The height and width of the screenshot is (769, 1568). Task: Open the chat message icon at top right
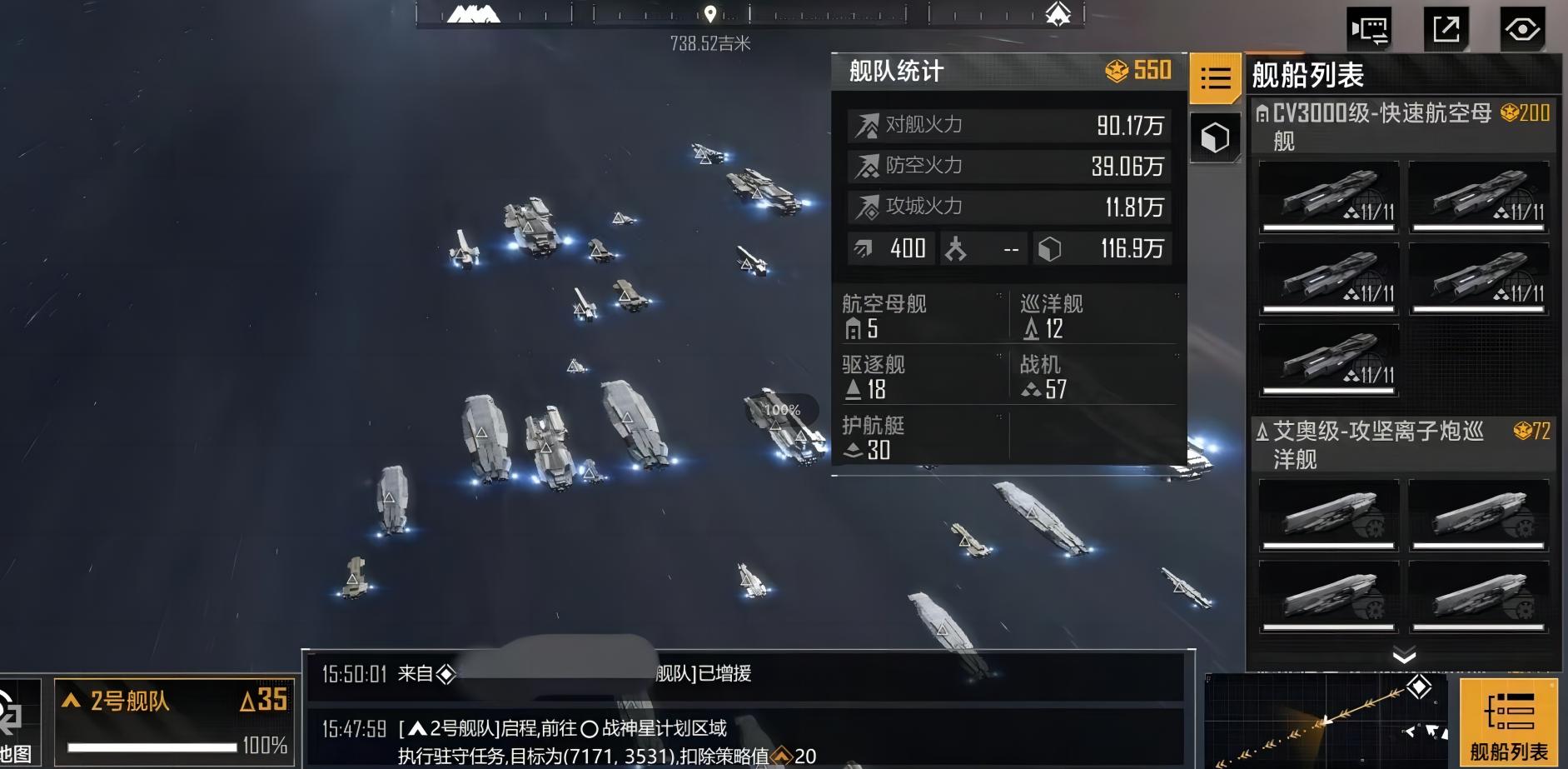[1369, 30]
